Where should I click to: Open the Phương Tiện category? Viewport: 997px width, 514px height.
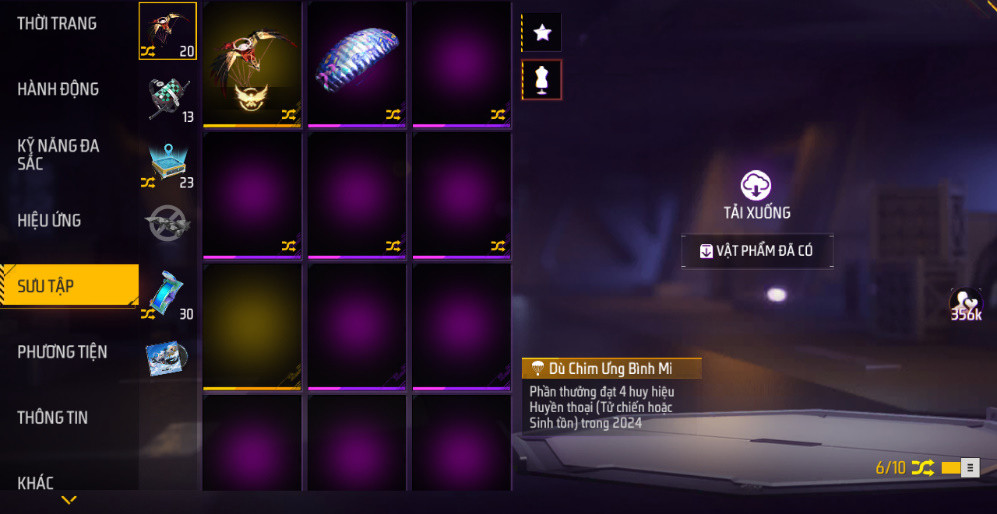click(62, 352)
